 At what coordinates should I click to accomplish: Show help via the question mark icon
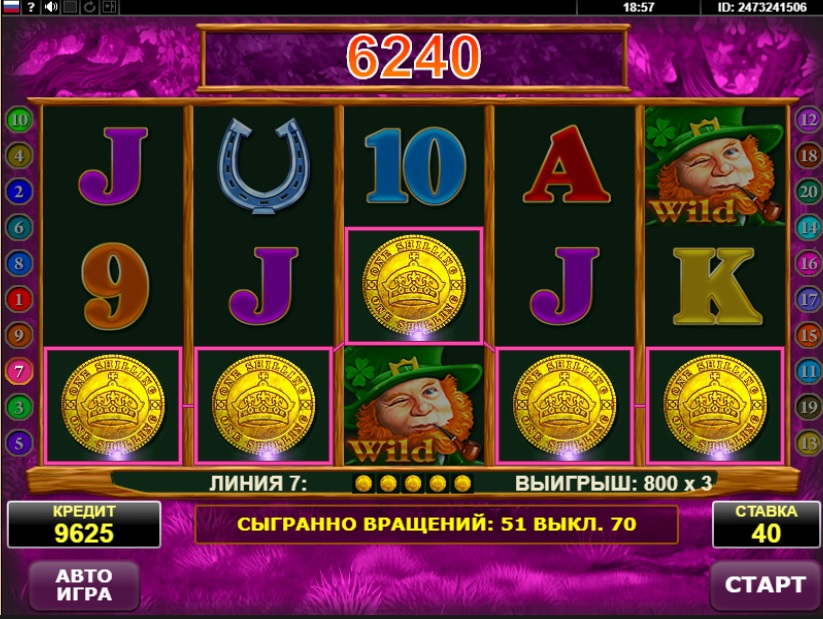point(32,7)
